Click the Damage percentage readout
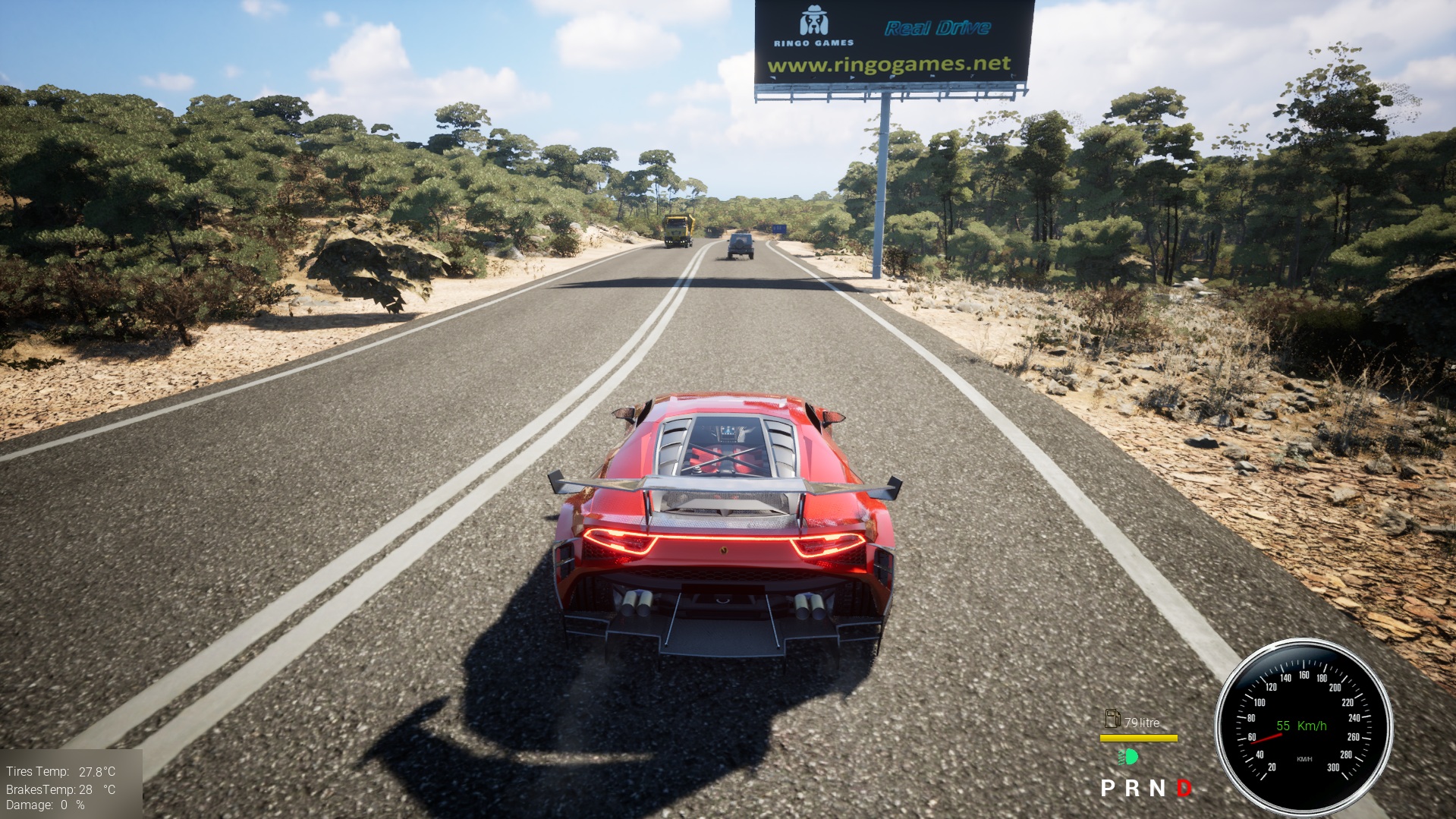This screenshot has width=1456, height=819. (44, 806)
